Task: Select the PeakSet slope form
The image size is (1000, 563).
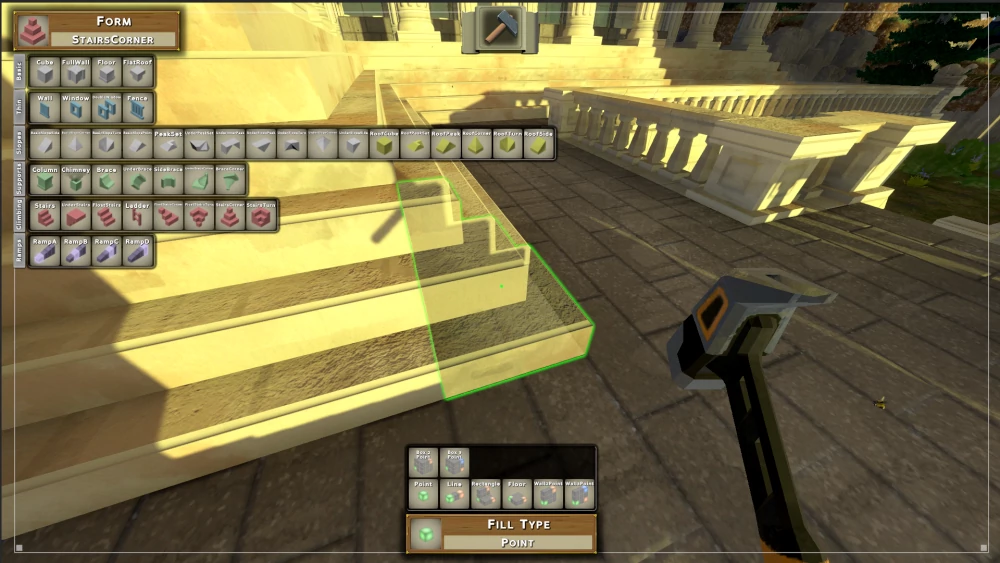Action: point(169,144)
